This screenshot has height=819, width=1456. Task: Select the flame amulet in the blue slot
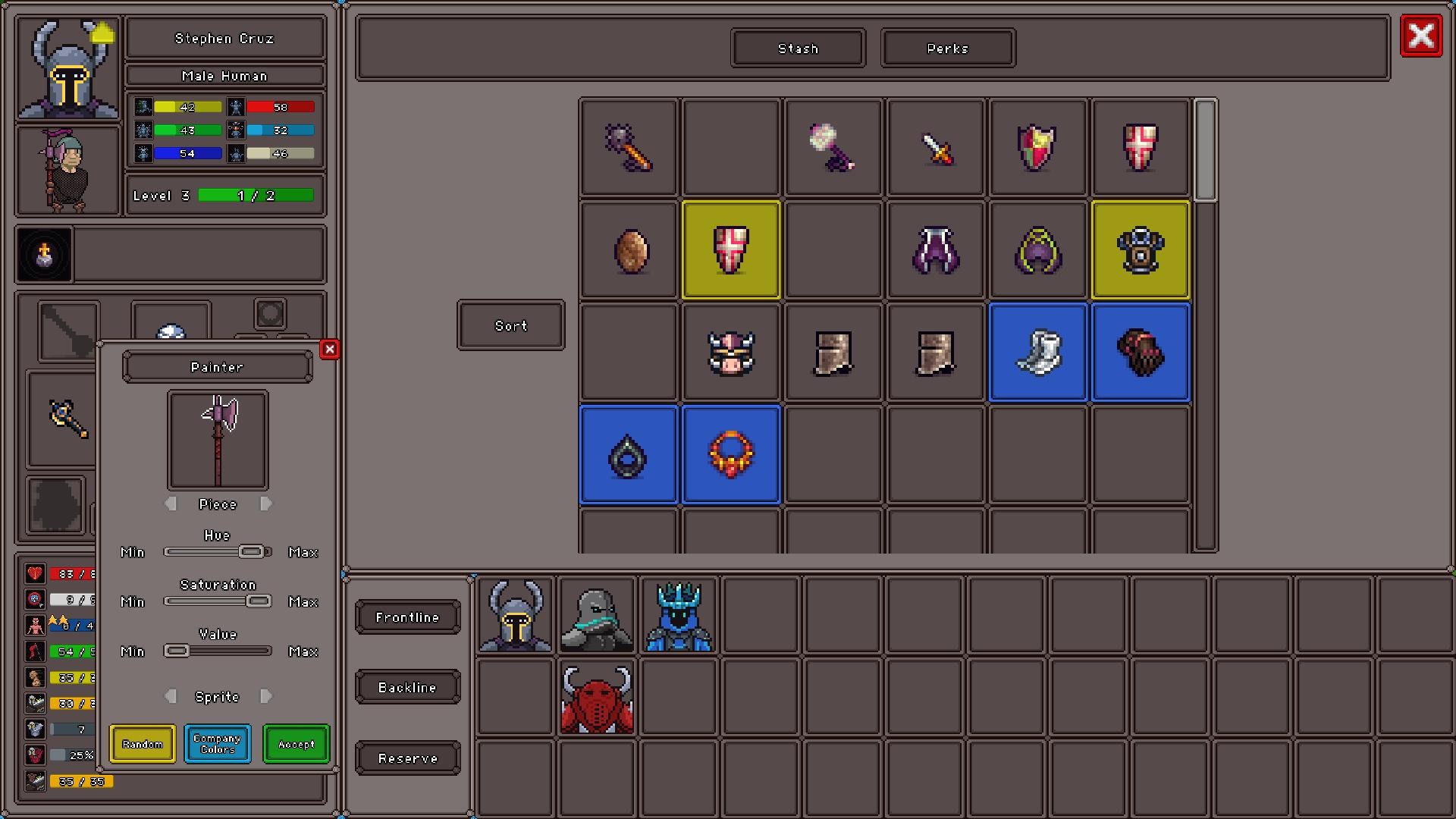pos(730,454)
